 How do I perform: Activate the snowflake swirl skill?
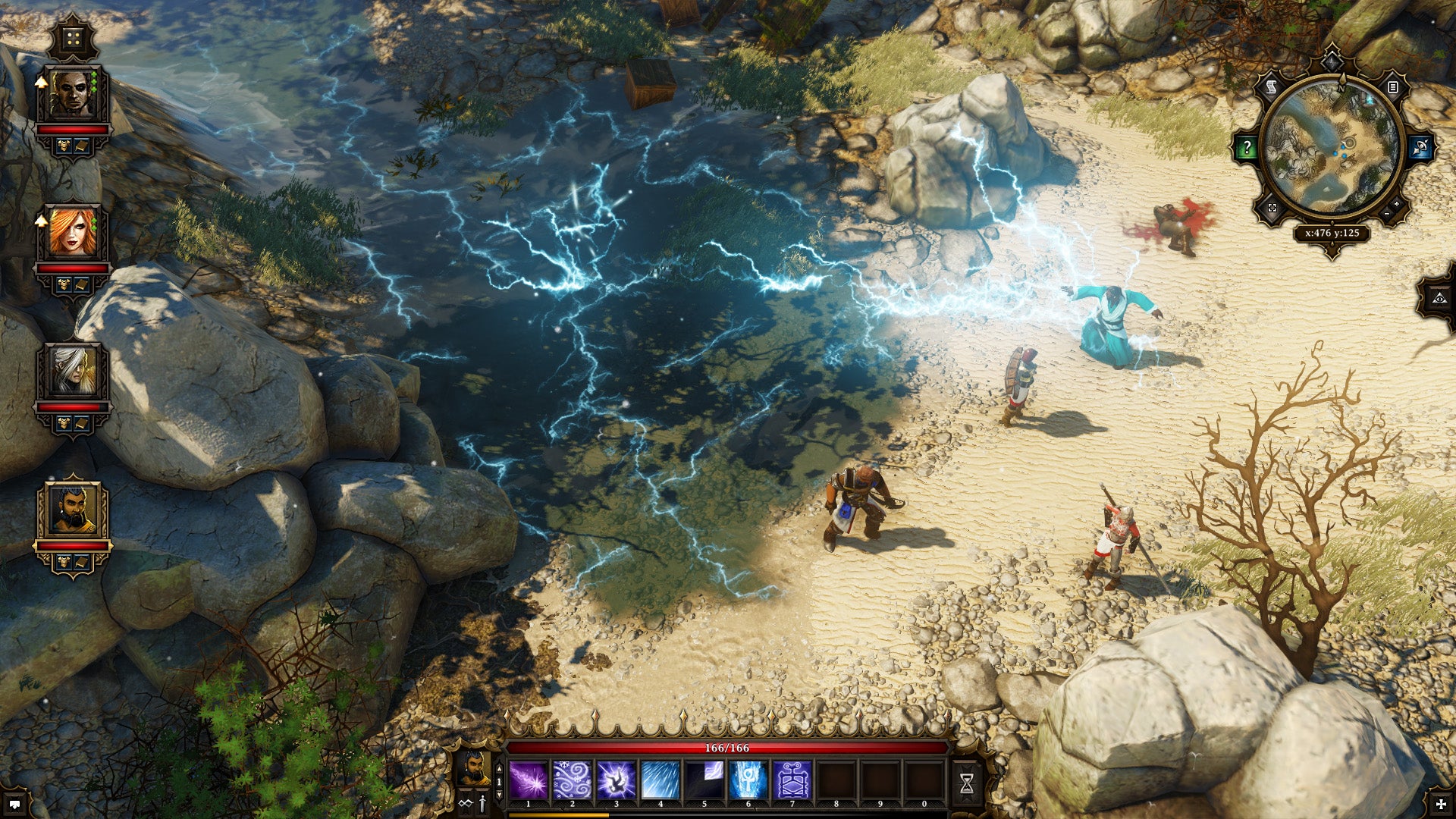pos(573,780)
